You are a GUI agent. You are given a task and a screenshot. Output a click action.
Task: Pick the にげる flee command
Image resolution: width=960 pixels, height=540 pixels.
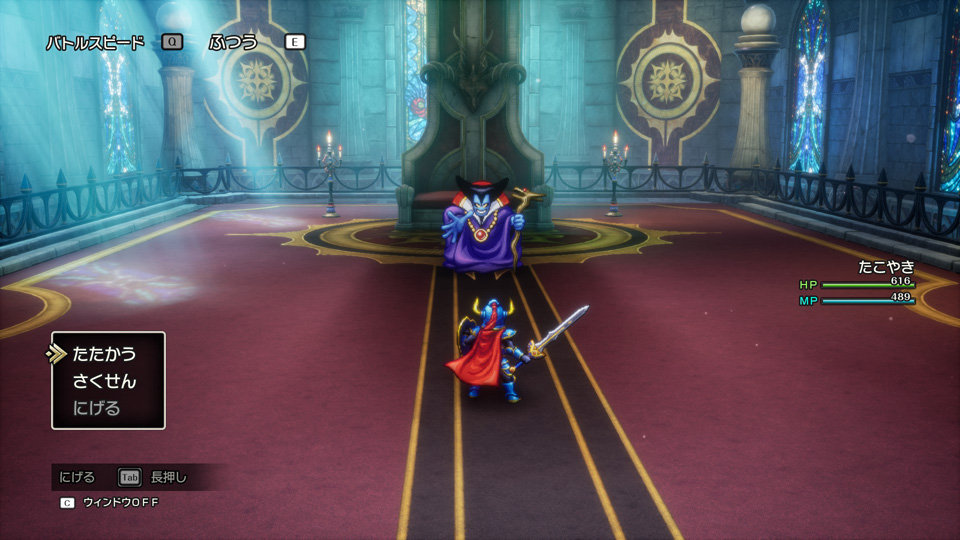click(96, 408)
